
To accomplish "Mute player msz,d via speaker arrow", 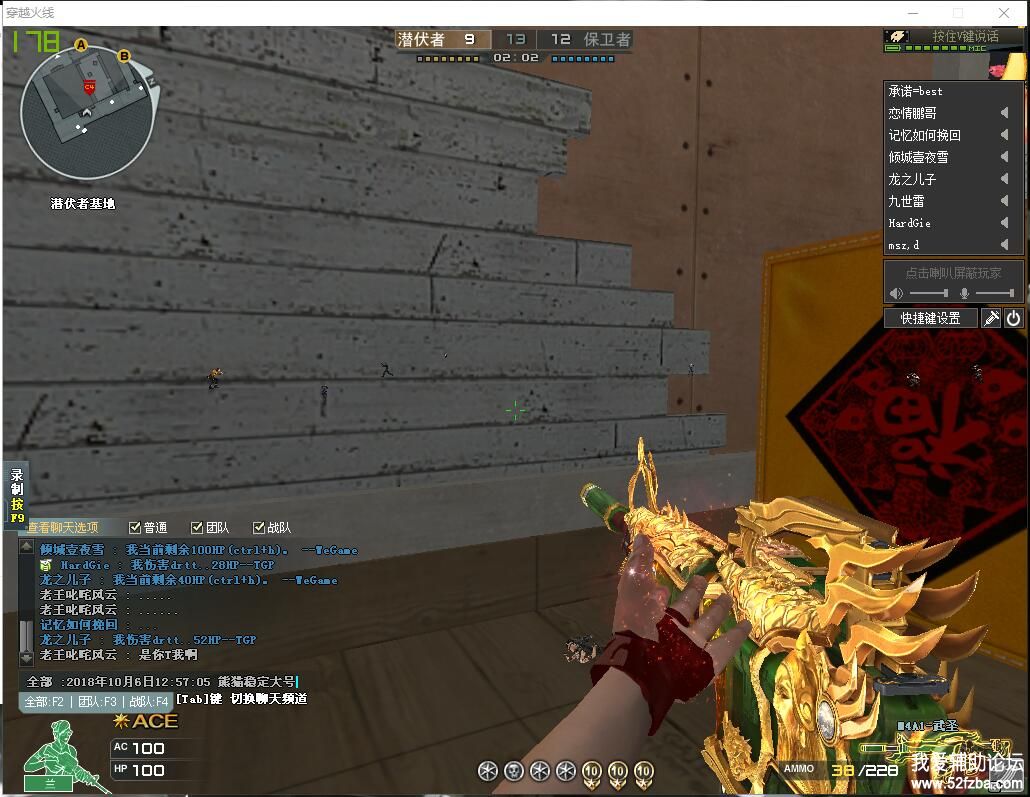I will [1004, 245].
